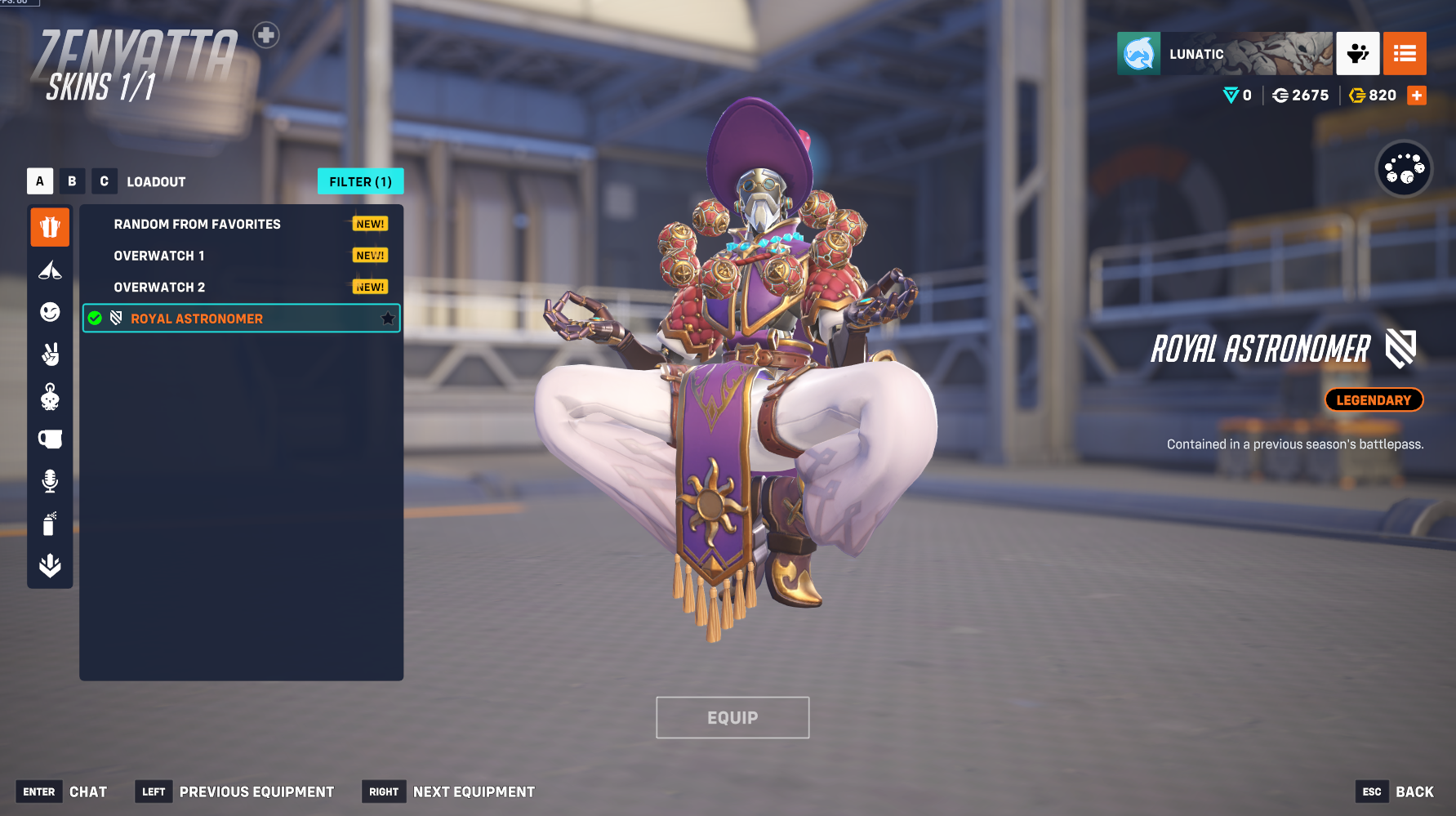Switch to loadout B
The width and height of the screenshot is (1456, 816).
pyautogui.click(x=72, y=181)
